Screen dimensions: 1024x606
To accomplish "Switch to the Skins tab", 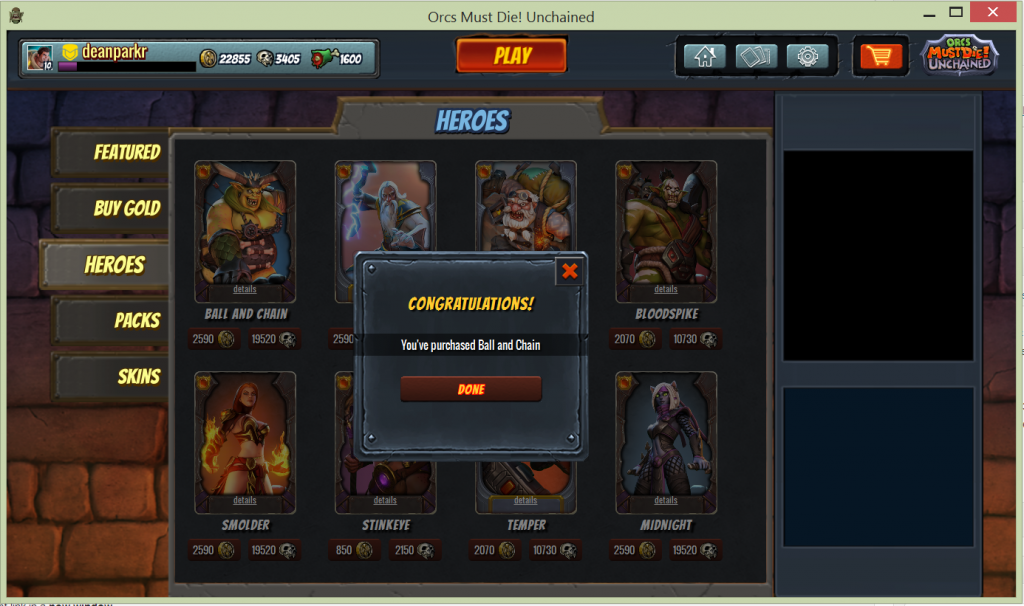I will 111,377.
